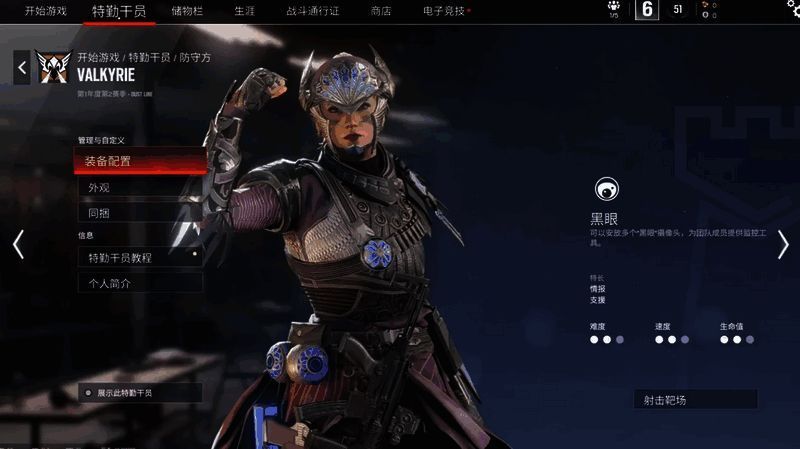Click the back arrow beside Valkyrie's emblem
Viewport: 800px width, 449px height.
pos(22,68)
